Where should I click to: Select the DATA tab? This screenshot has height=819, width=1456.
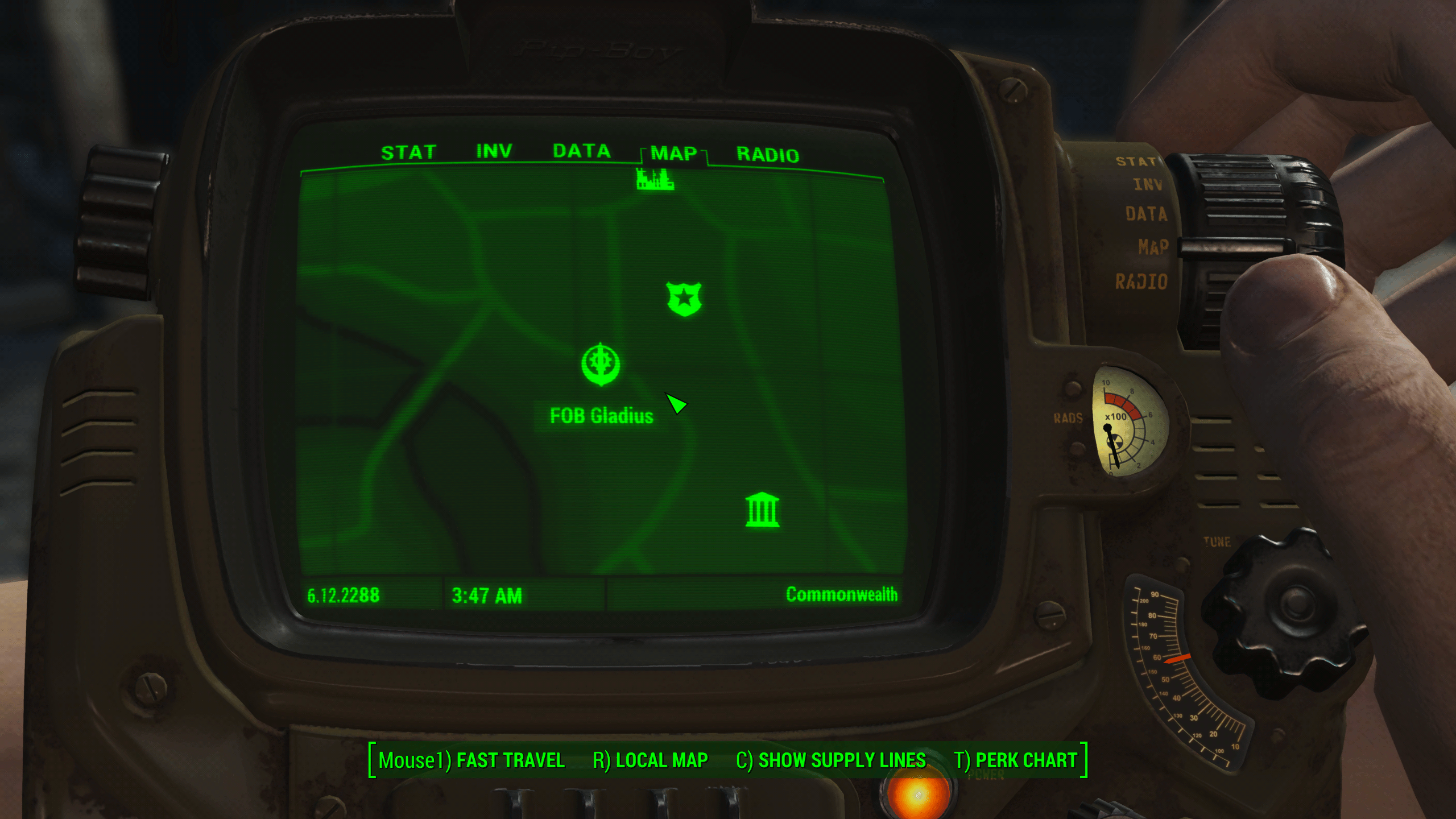[581, 151]
